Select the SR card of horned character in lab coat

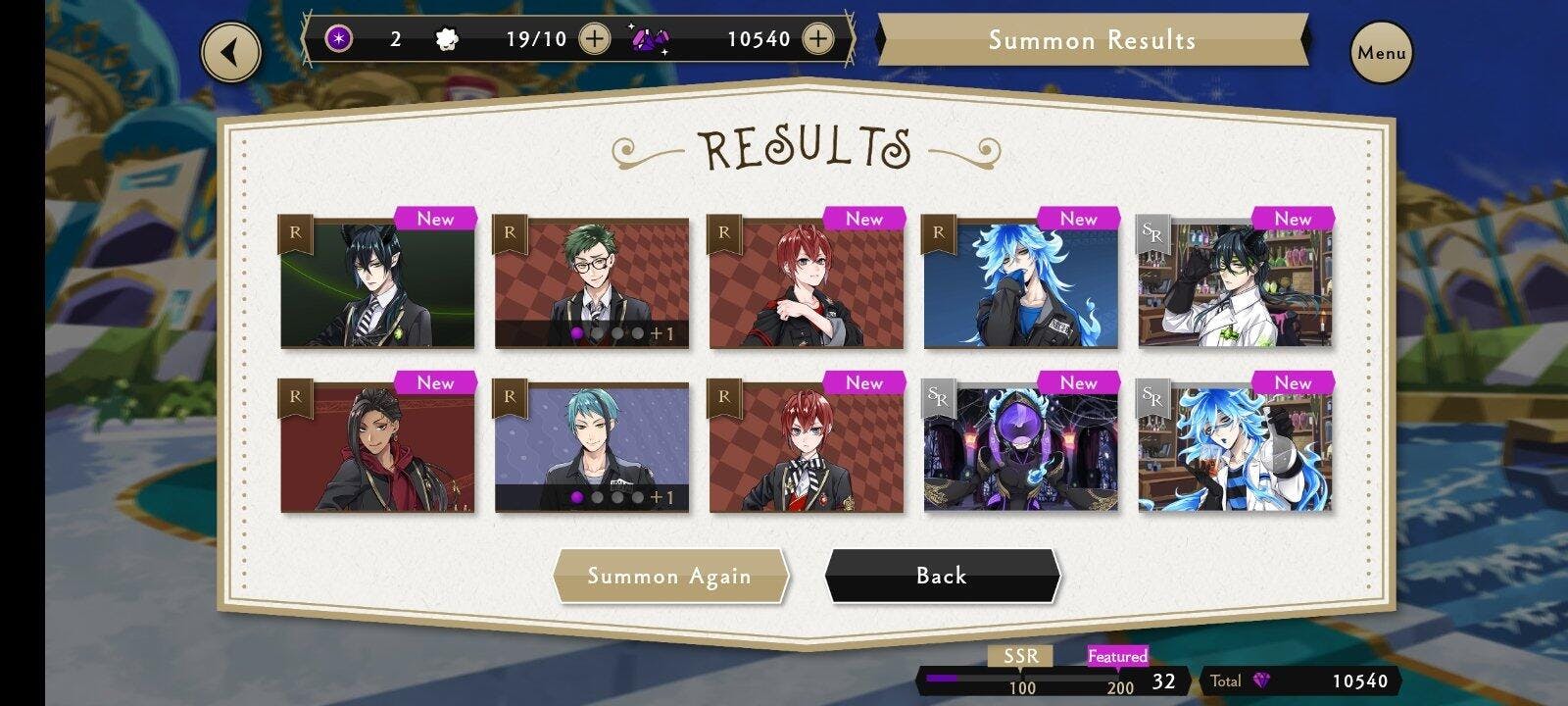[x=1234, y=283]
